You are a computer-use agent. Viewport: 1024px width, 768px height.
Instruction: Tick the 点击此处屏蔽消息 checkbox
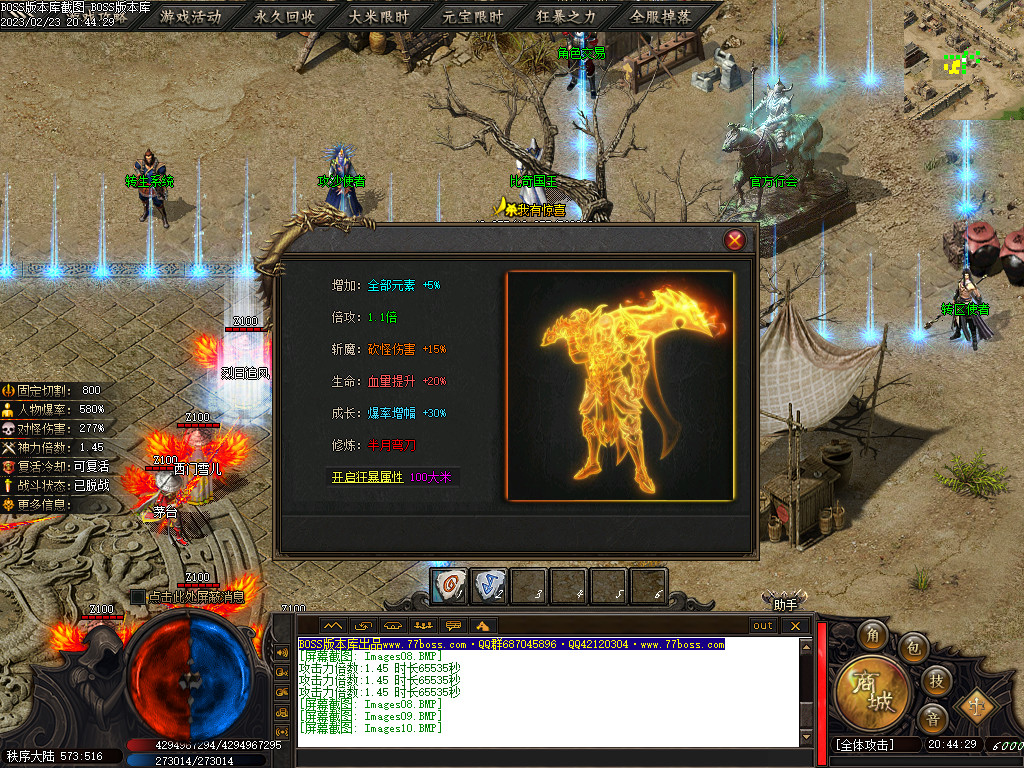tap(138, 597)
